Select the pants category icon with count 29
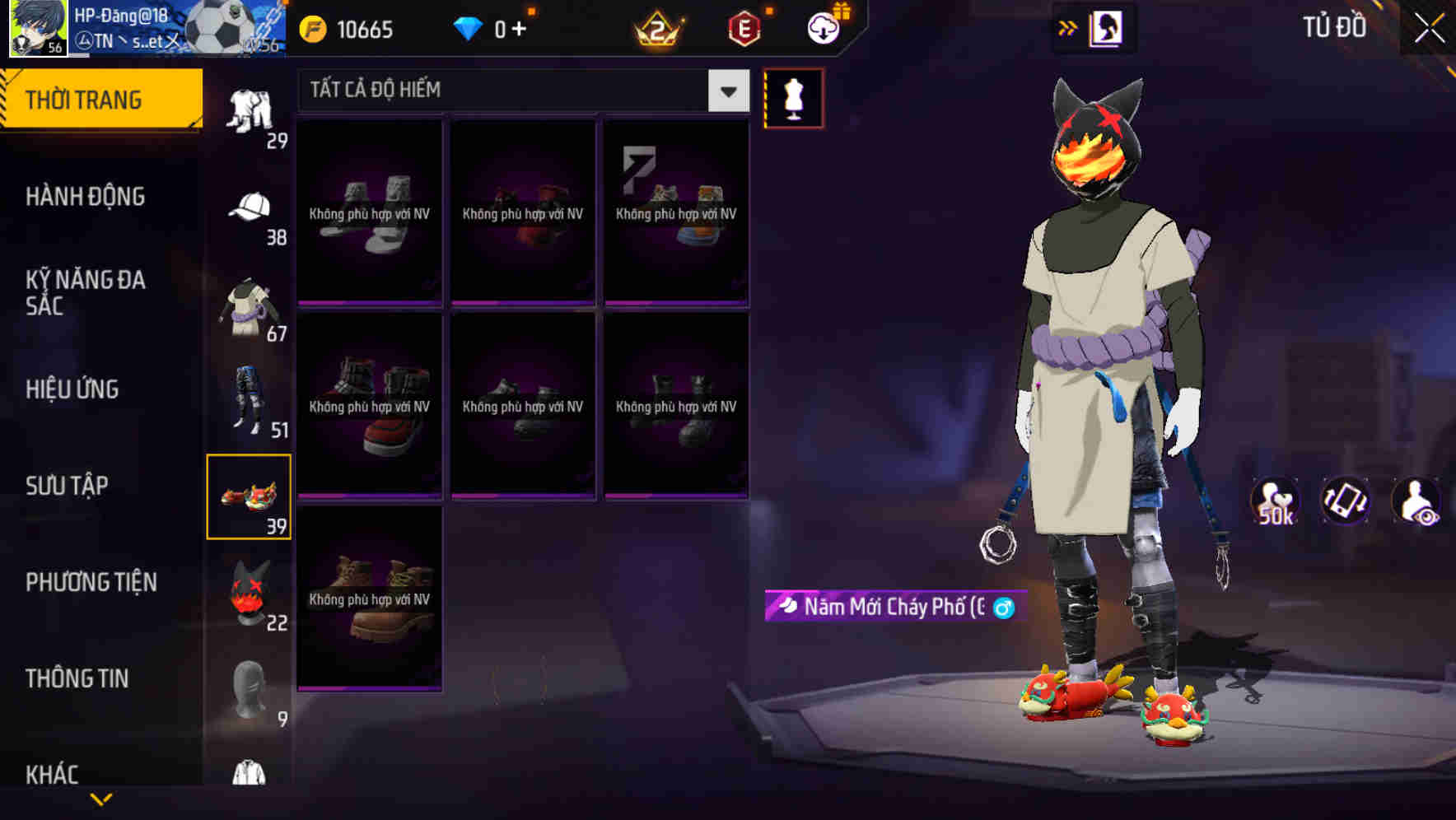This screenshot has height=820, width=1456. pos(251,107)
